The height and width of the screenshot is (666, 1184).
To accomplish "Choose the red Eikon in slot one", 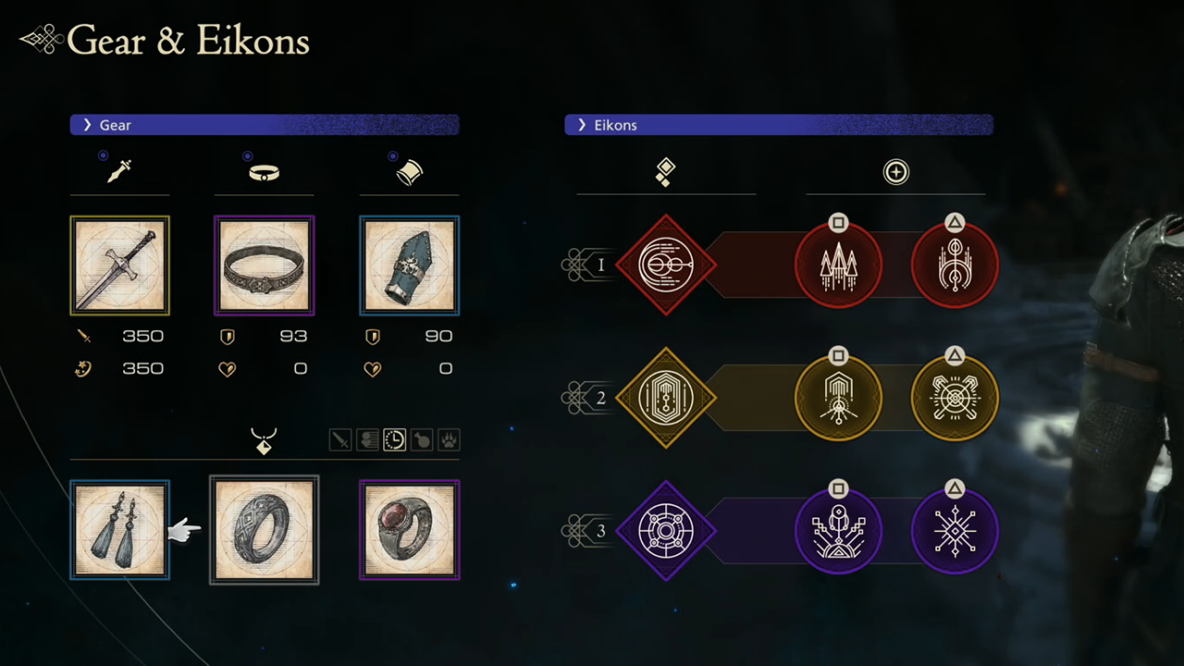I will point(666,265).
